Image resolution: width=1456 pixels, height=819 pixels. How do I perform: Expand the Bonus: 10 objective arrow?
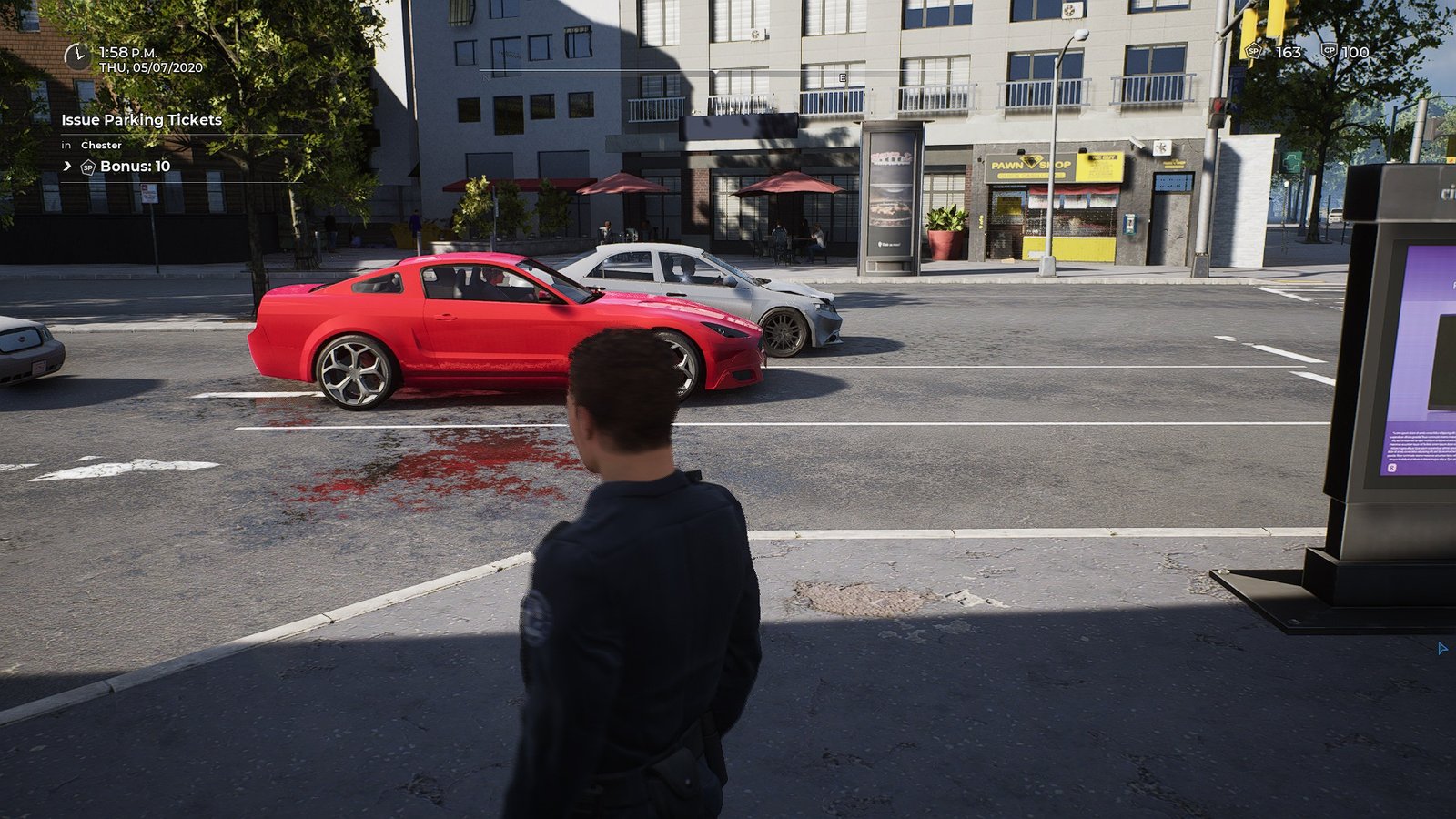coord(67,166)
